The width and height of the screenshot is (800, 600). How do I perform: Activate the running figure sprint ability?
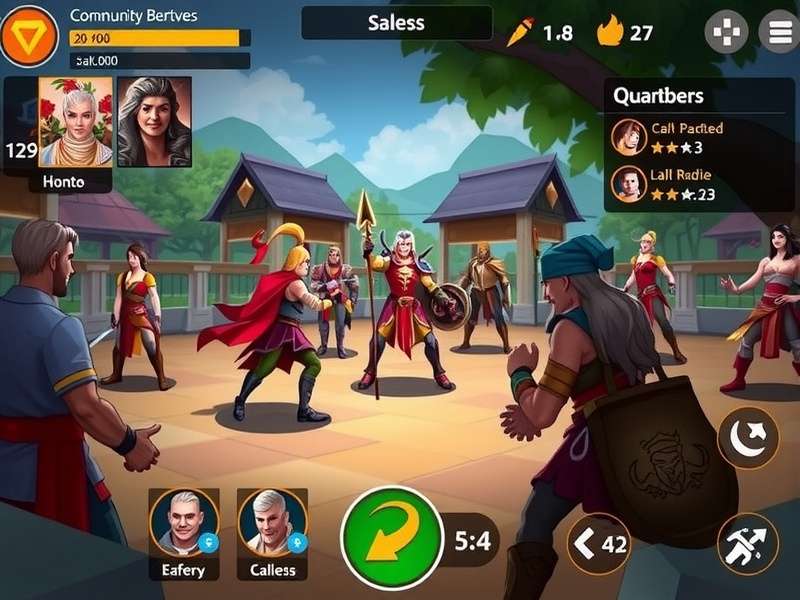pos(748,544)
